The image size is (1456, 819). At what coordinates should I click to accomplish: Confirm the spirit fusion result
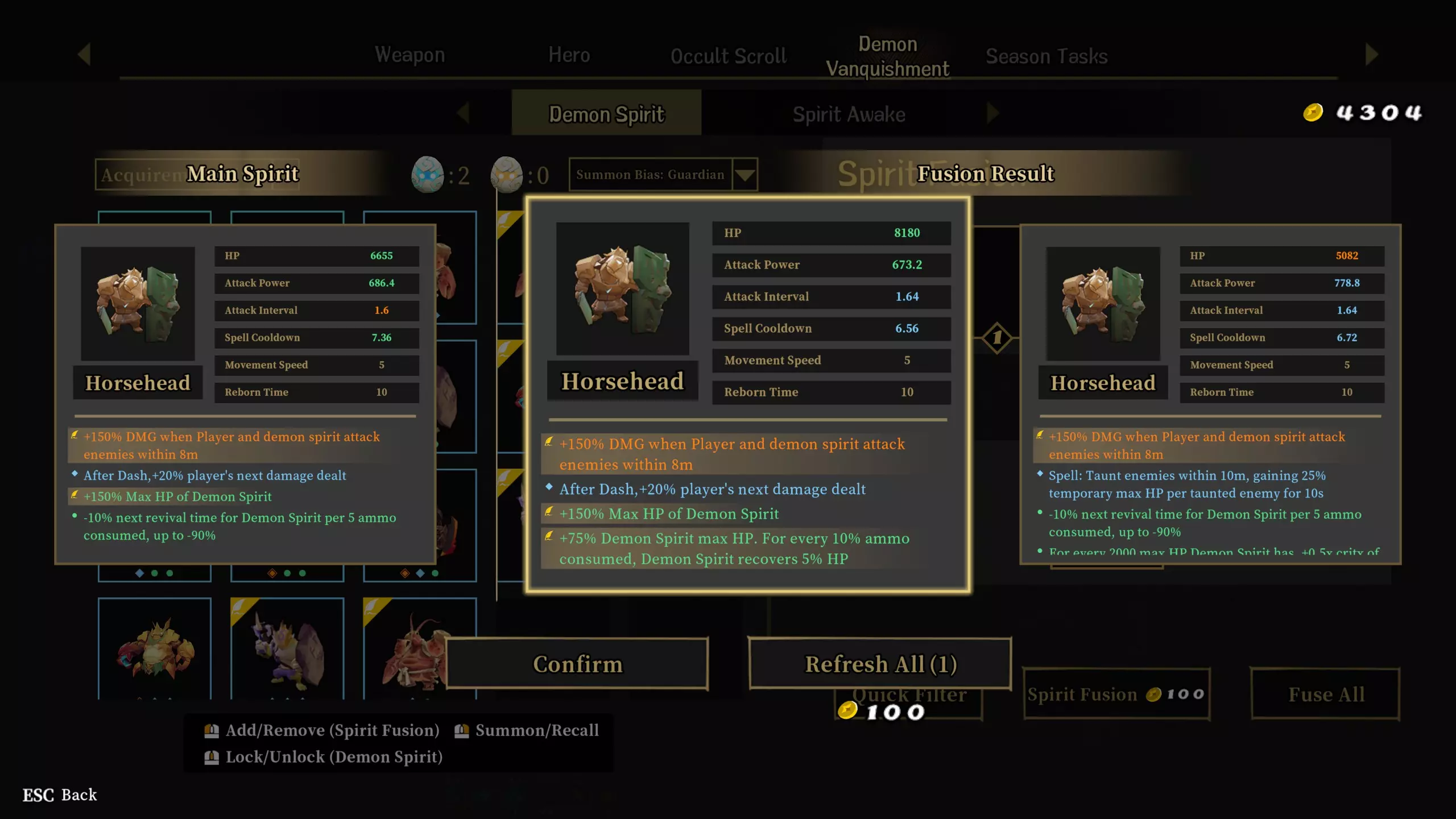(577, 664)
